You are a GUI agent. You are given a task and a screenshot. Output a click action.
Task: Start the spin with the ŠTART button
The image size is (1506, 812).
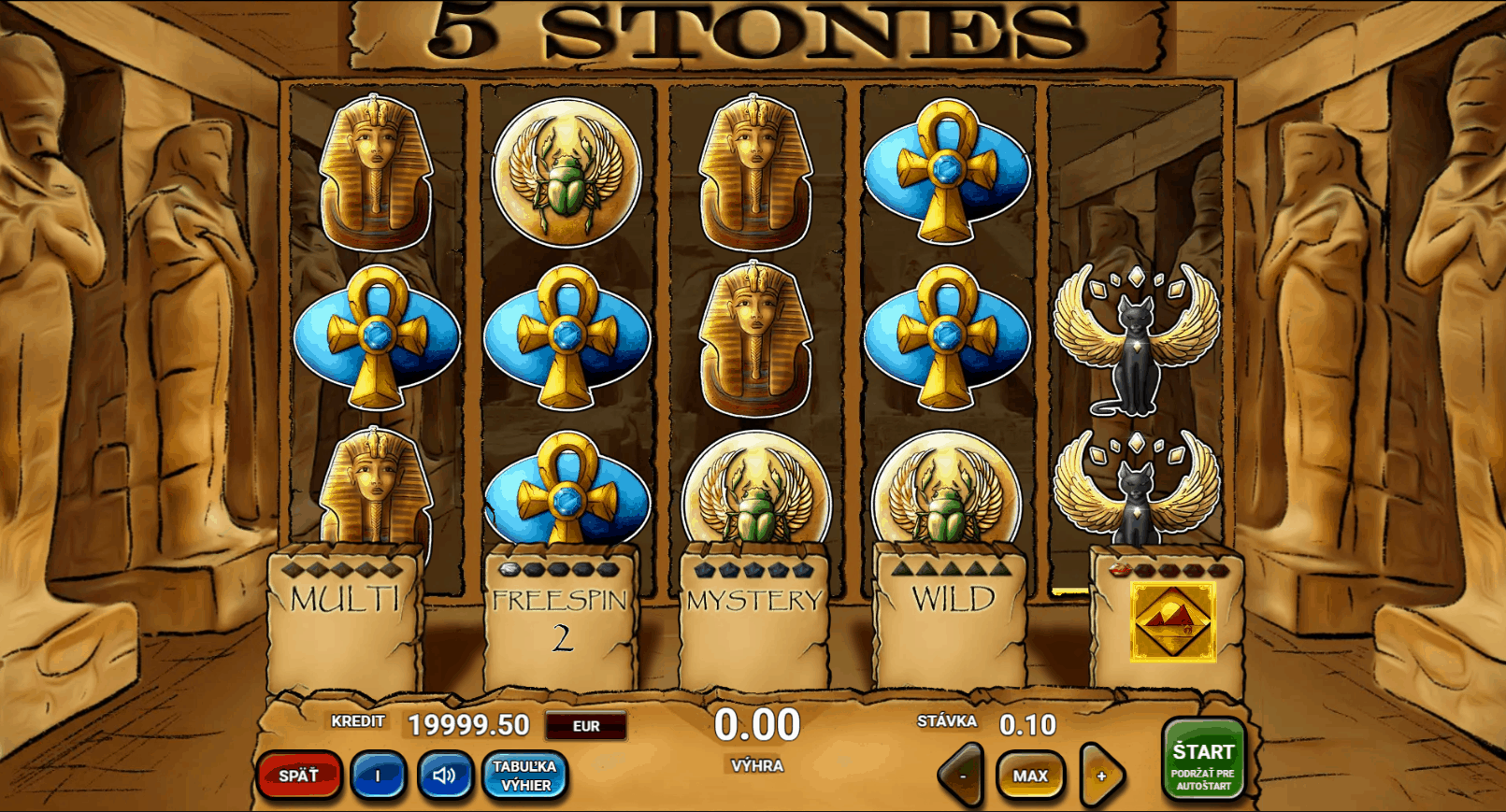point(1203,761)
